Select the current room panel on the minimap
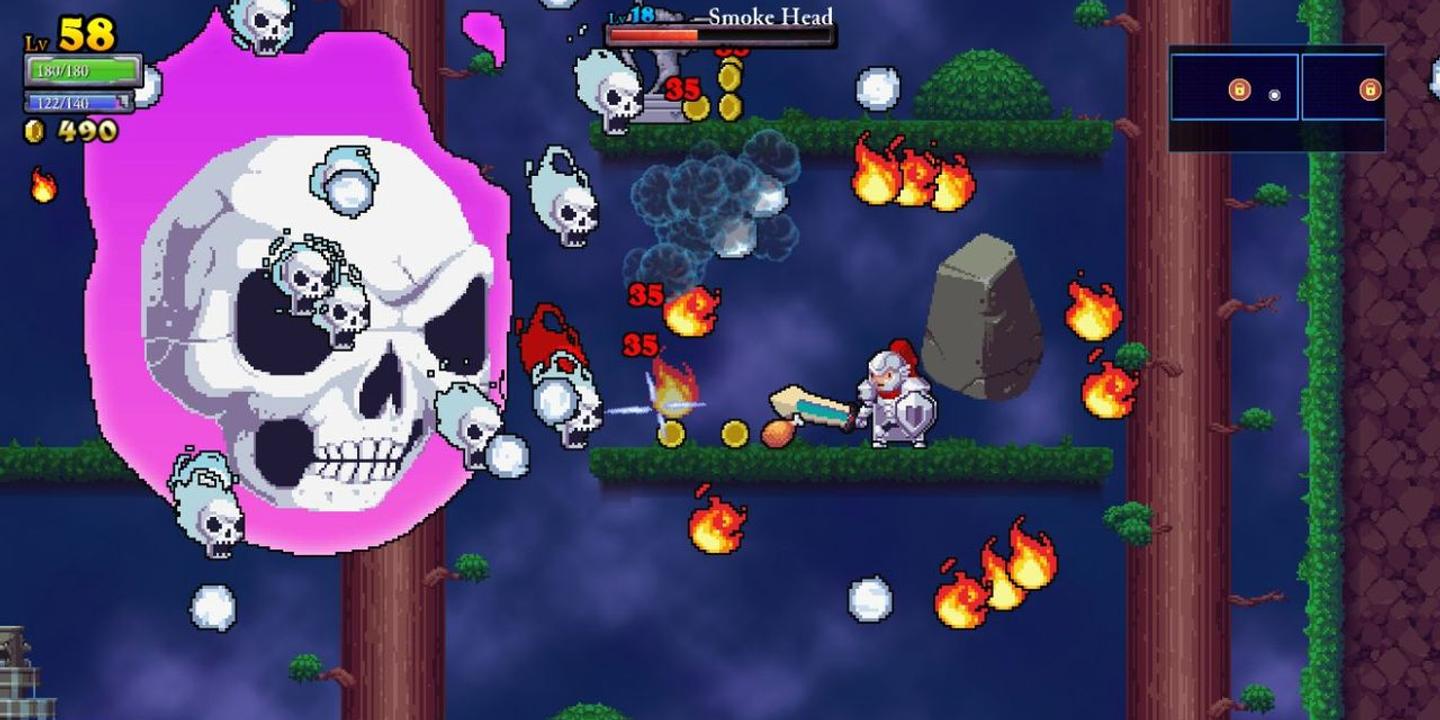 click(1232, 87)
